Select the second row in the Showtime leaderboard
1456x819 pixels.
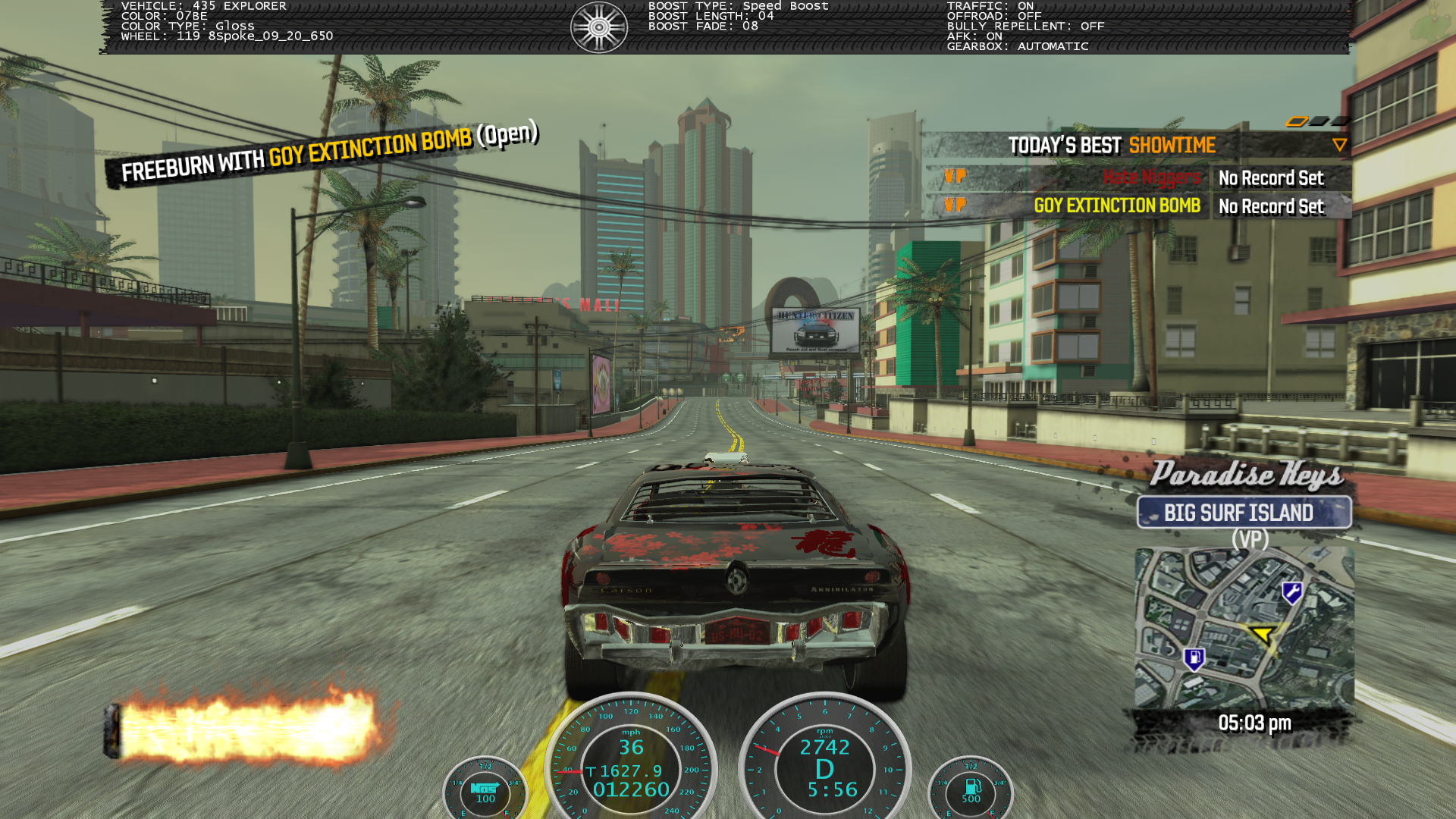[x=1137, y=206]
